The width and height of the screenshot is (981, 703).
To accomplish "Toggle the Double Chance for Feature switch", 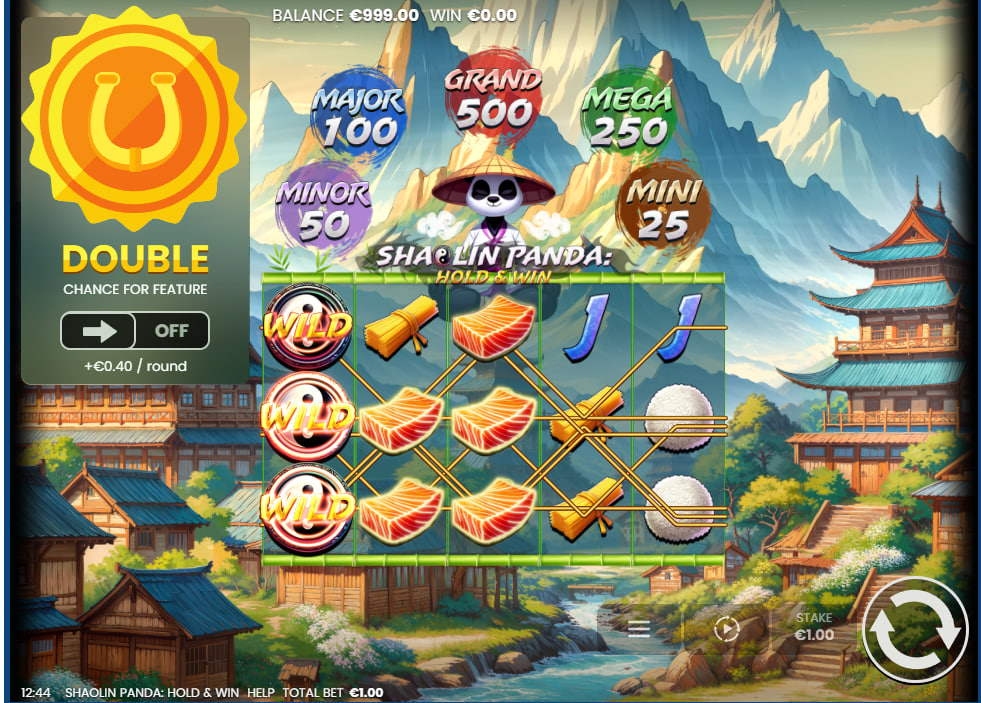I will 135,331.
